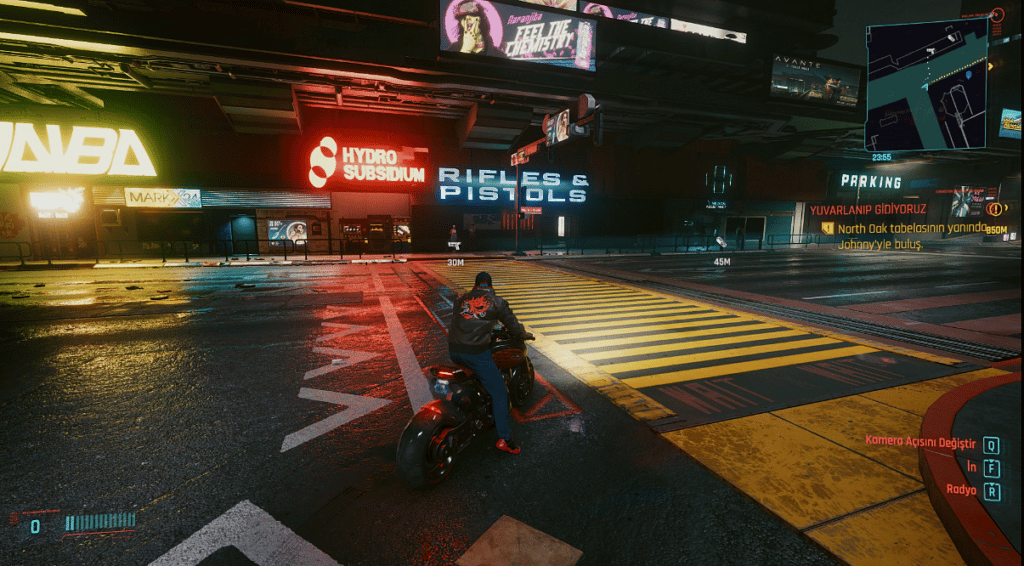Select the waypoint marker showing 45M
The width and height of the screenshot is (1024, 566).
tap(720, 242)
